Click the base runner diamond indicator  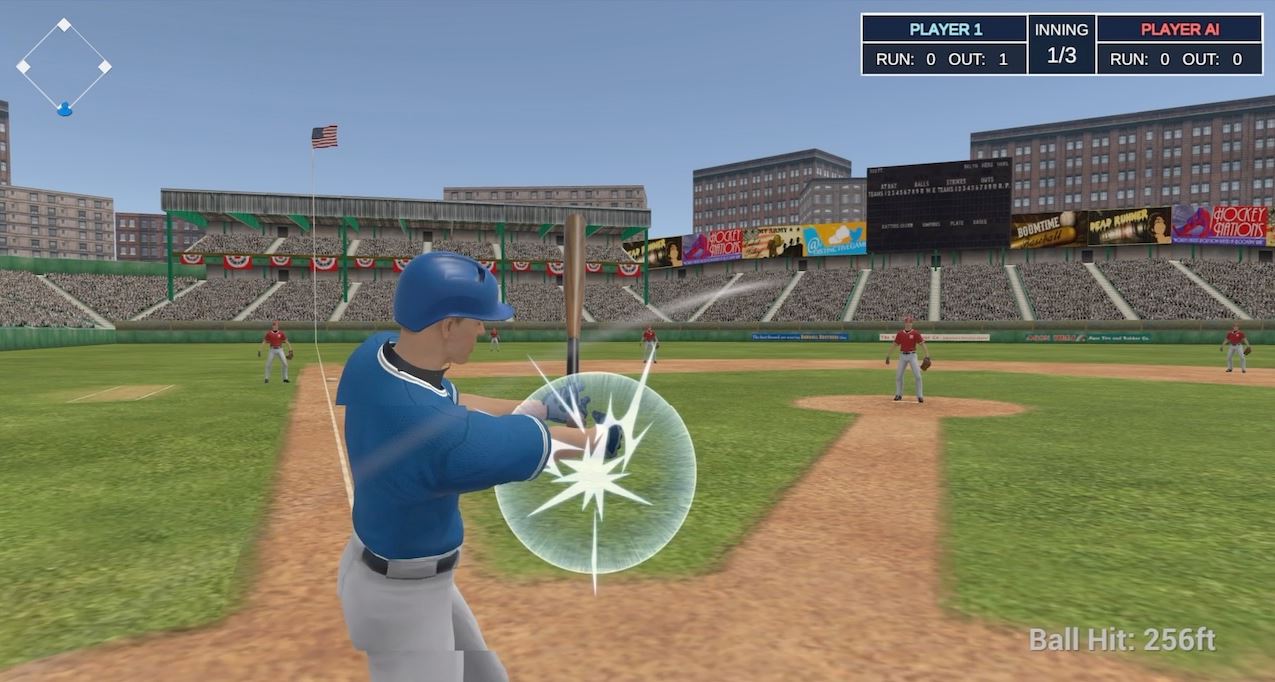[64, 66]
